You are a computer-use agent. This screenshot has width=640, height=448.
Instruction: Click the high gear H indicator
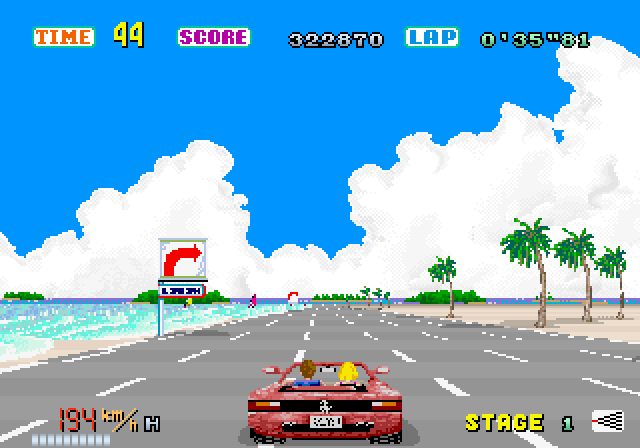point(152,424)
